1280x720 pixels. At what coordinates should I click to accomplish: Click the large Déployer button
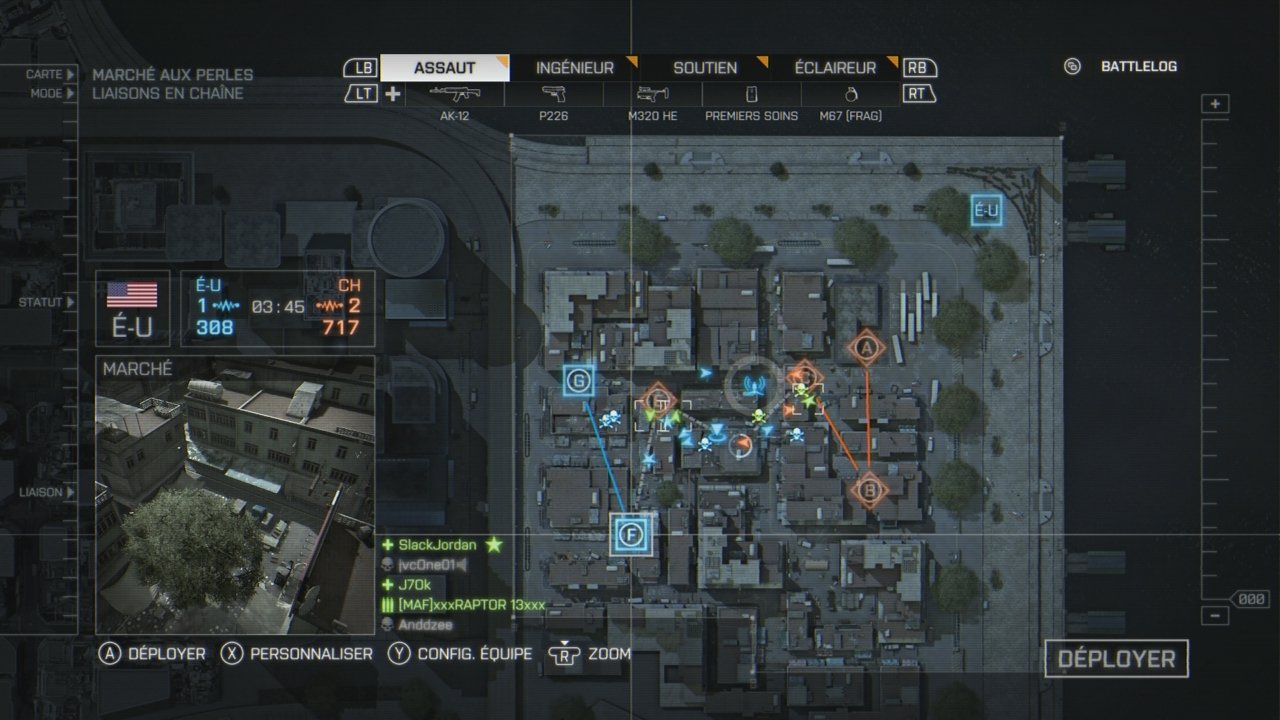click(x=1116, y=659)
